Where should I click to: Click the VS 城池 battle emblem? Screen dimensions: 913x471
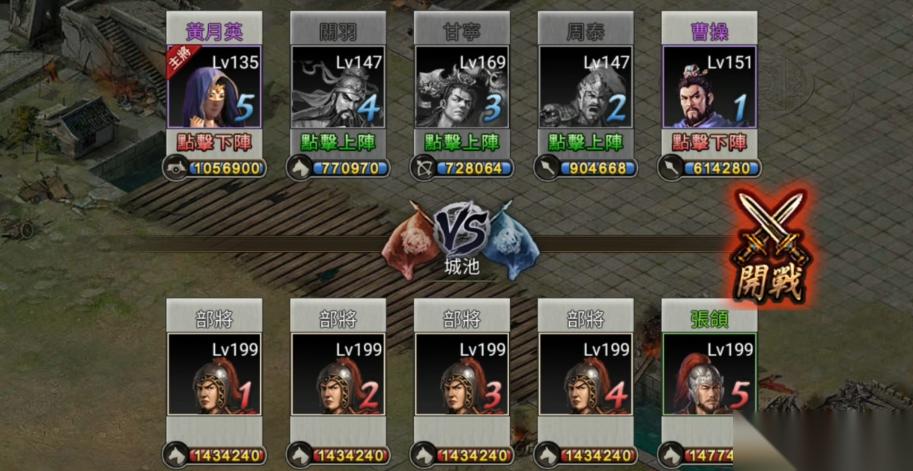(x=462, y=240)
